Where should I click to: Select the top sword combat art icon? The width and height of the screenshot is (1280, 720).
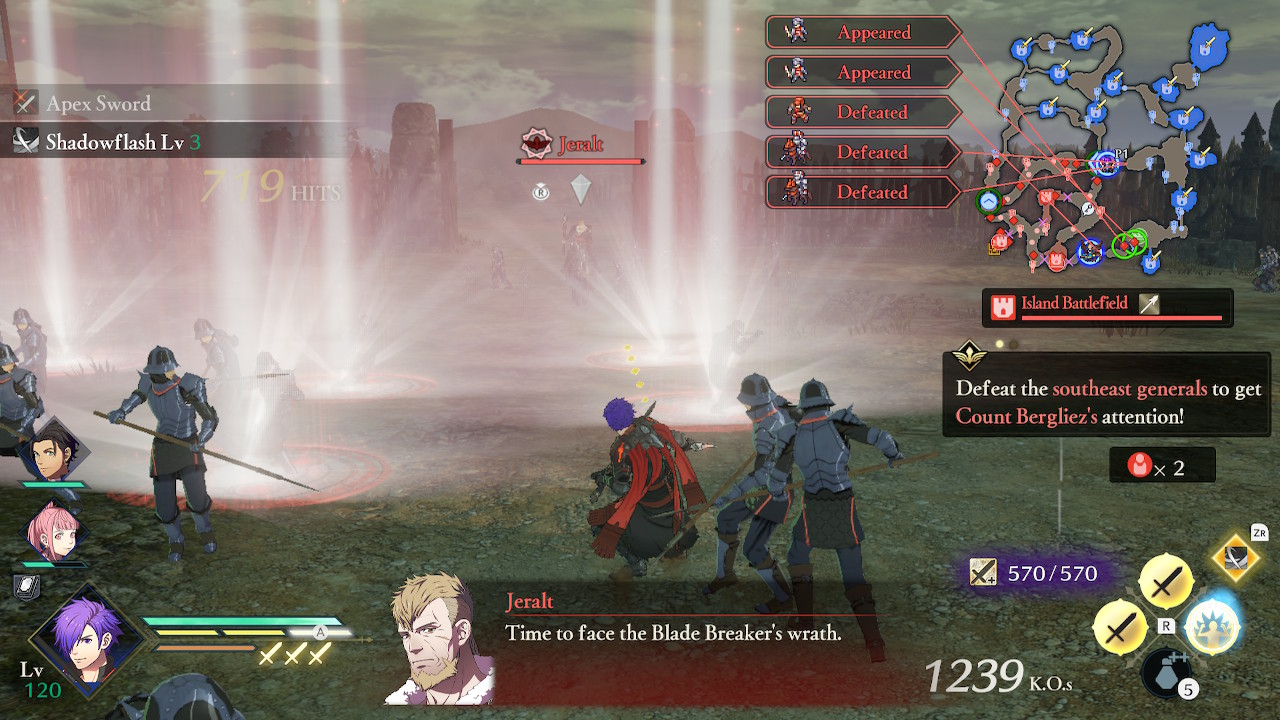point(1164,582)
